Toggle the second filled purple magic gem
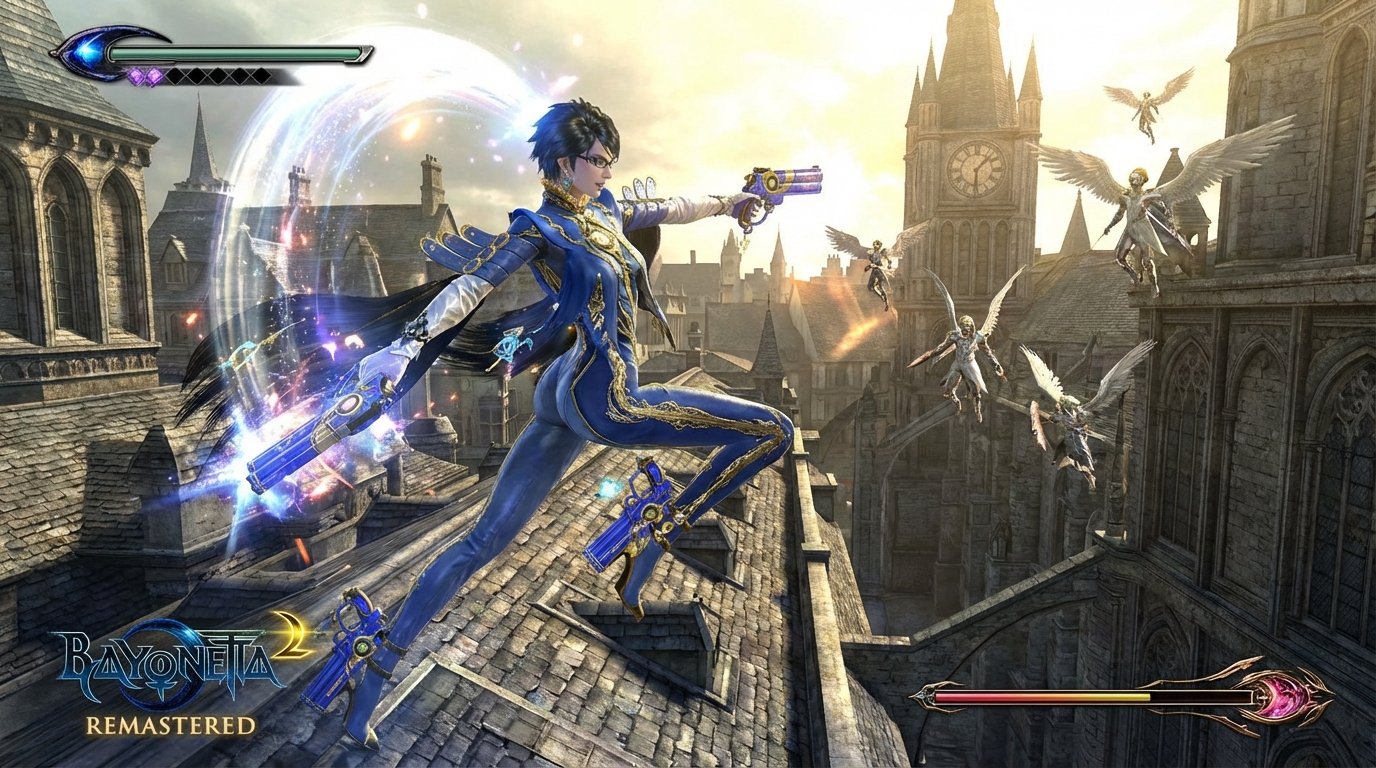Viewport: 1376px width, 768px height. coord(155,75)
